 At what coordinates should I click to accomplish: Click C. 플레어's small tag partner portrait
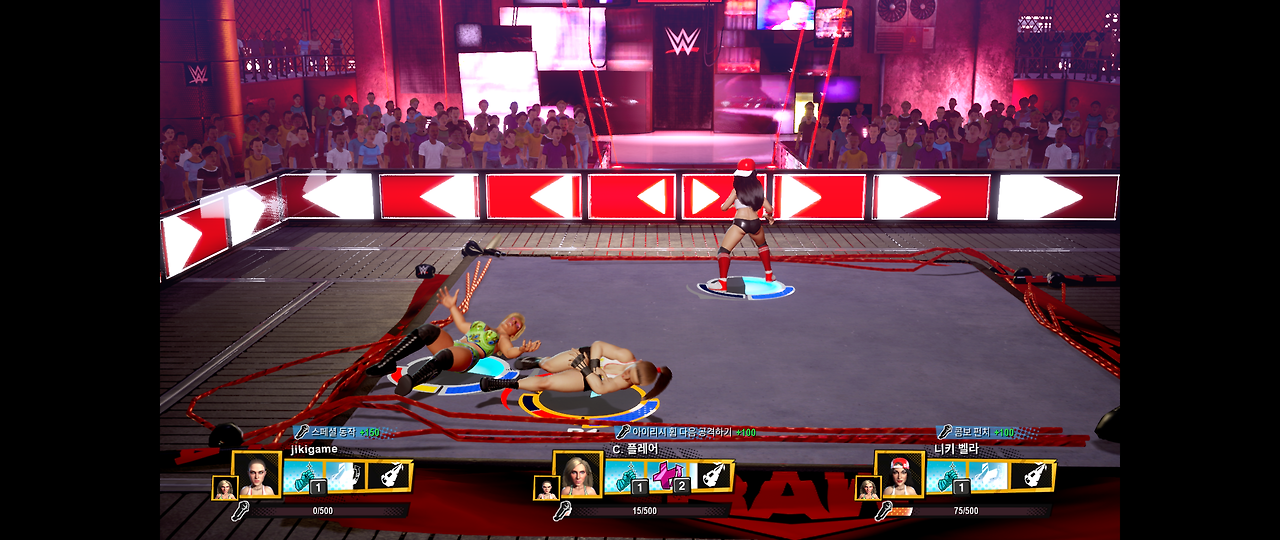(546, 488)
